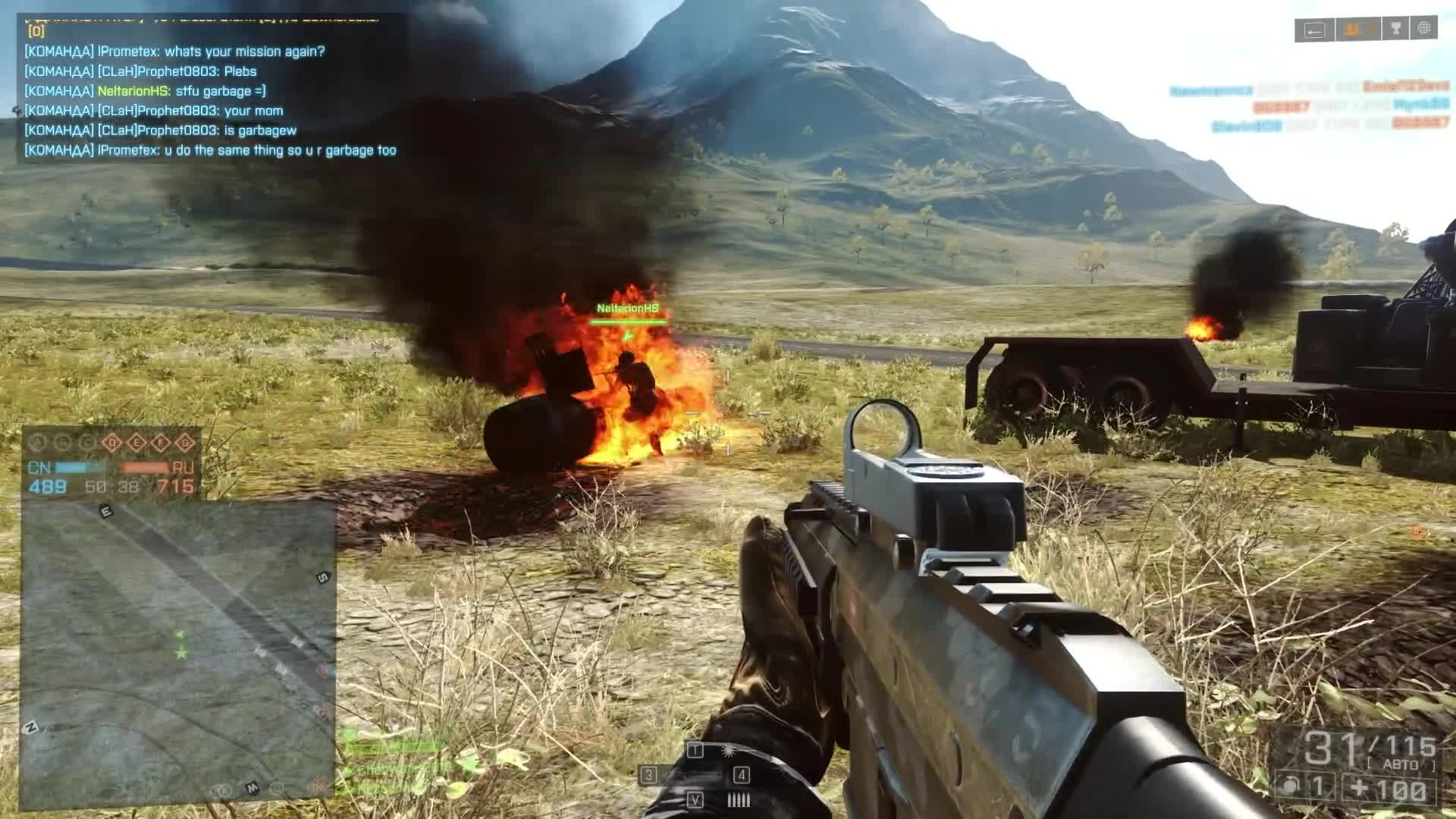Viewport: 1456px width, 819px height.
Task: Click objective G diamond marker
Action: pos(185,441)
